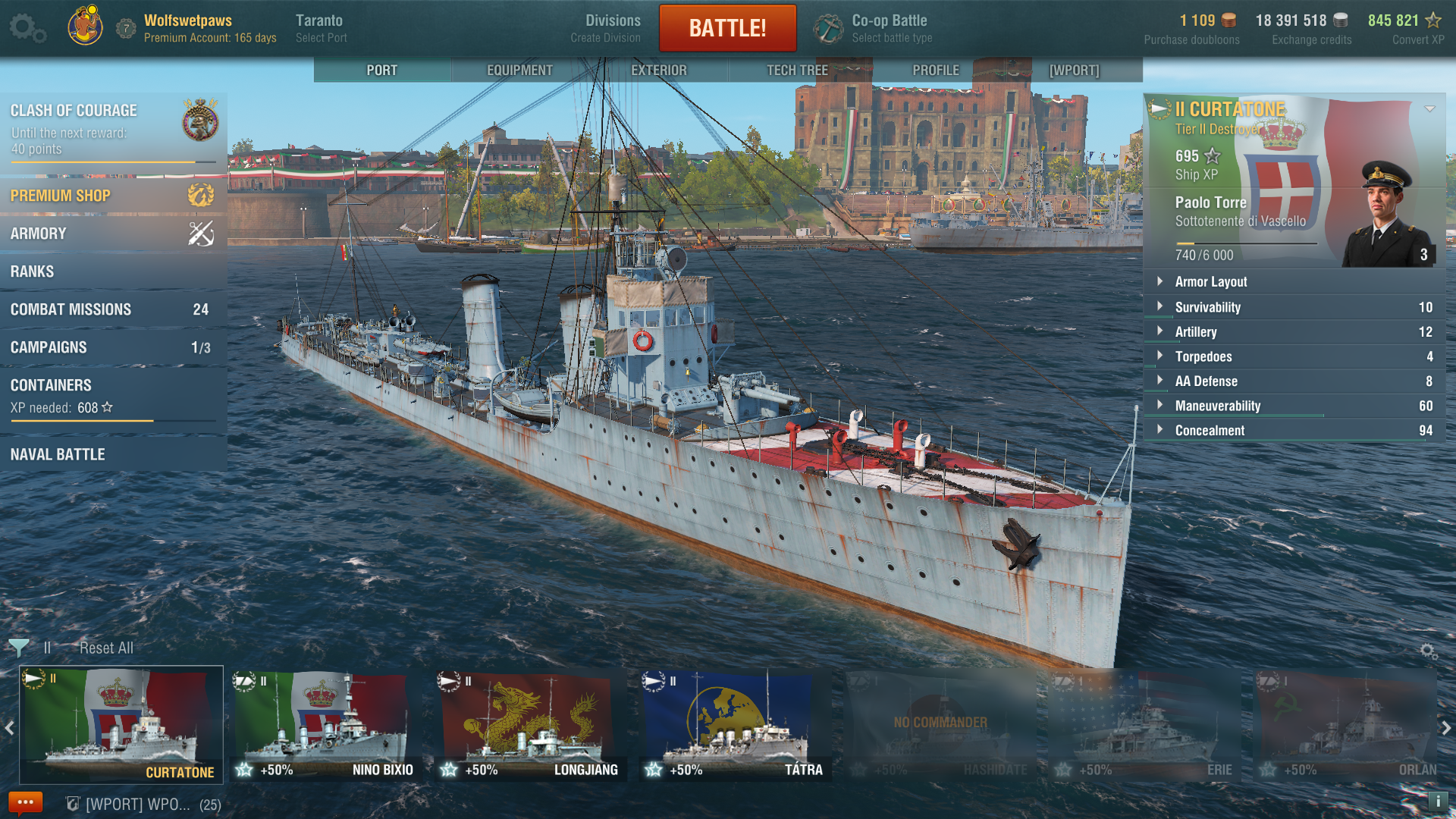Select the Nino Bixio ship card
1456x819 pixels.
tap(325, 724)
